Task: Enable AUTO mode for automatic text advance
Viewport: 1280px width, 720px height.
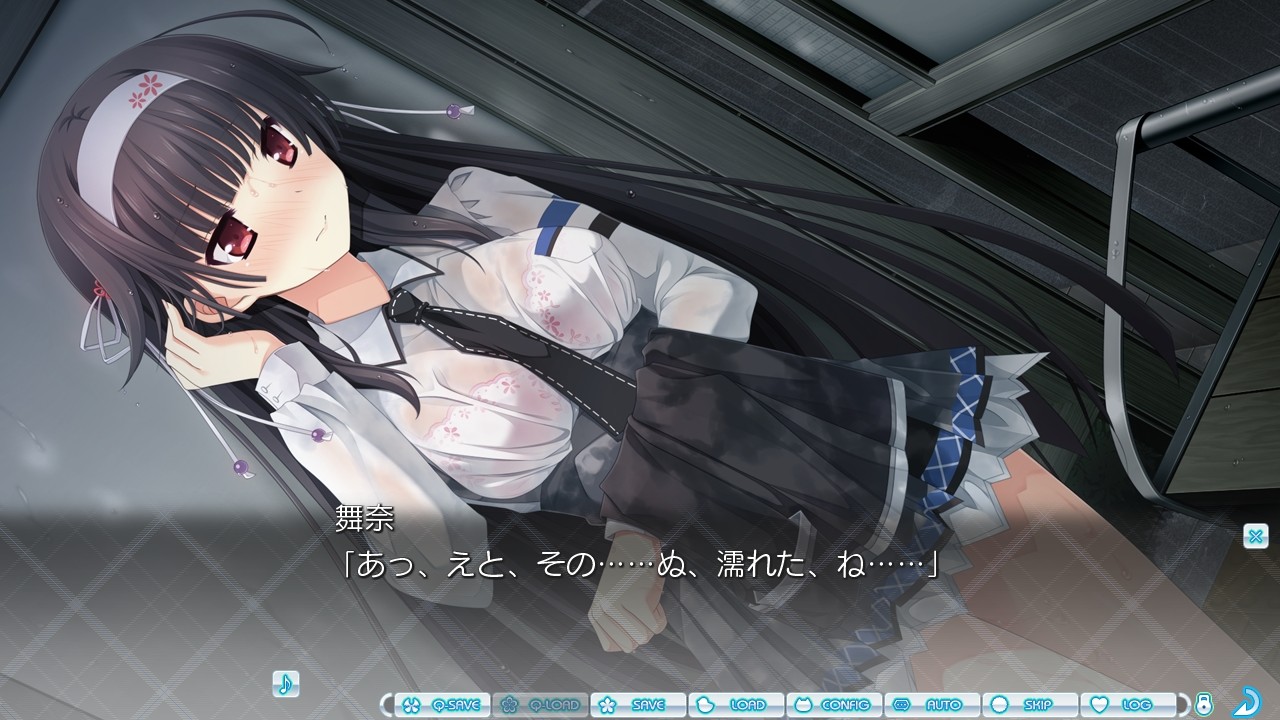Action: tap(932, 705)
